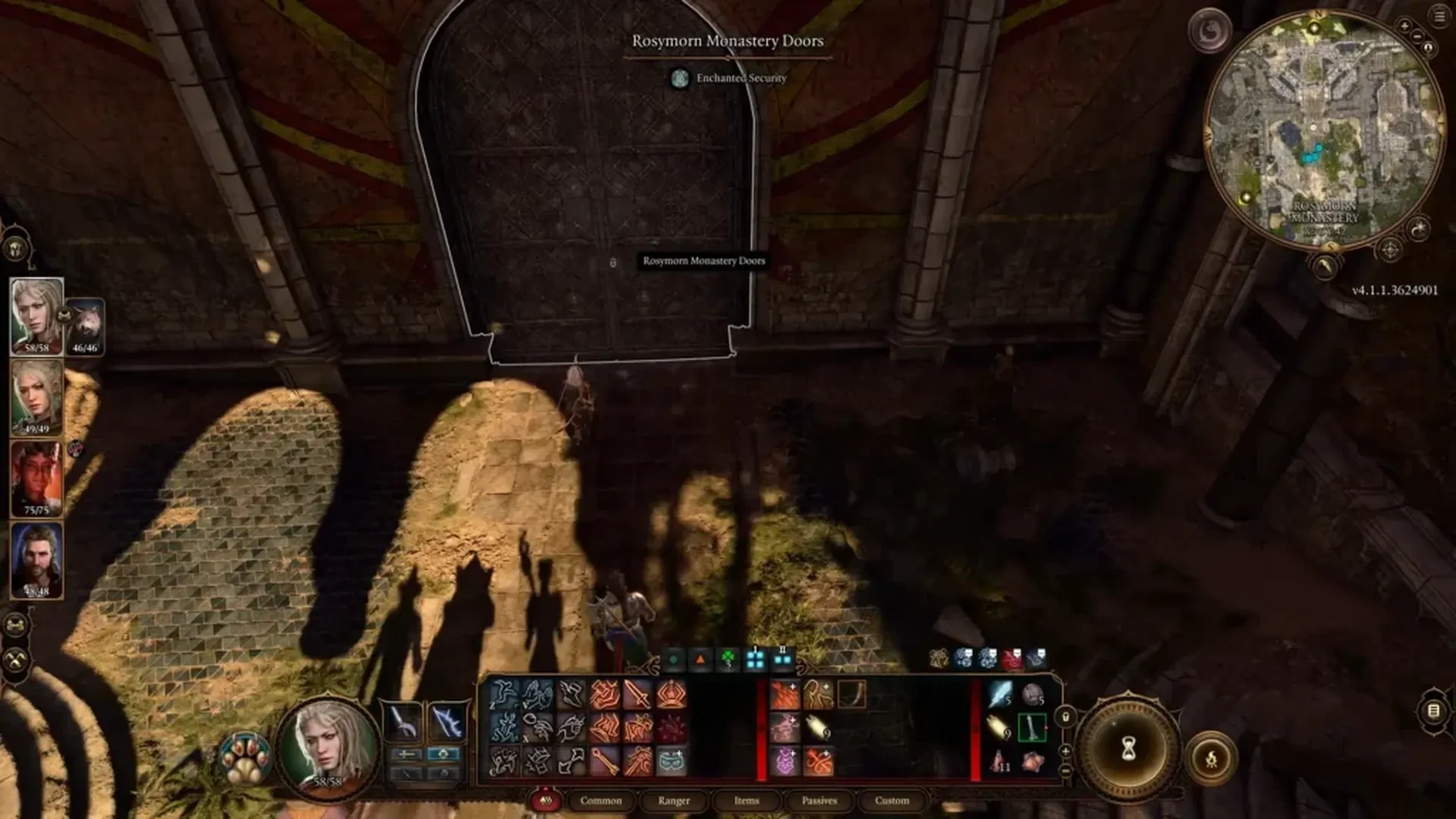
Task: Open the Passives tab
Action: pyautogui.click(x=820, y=801)
